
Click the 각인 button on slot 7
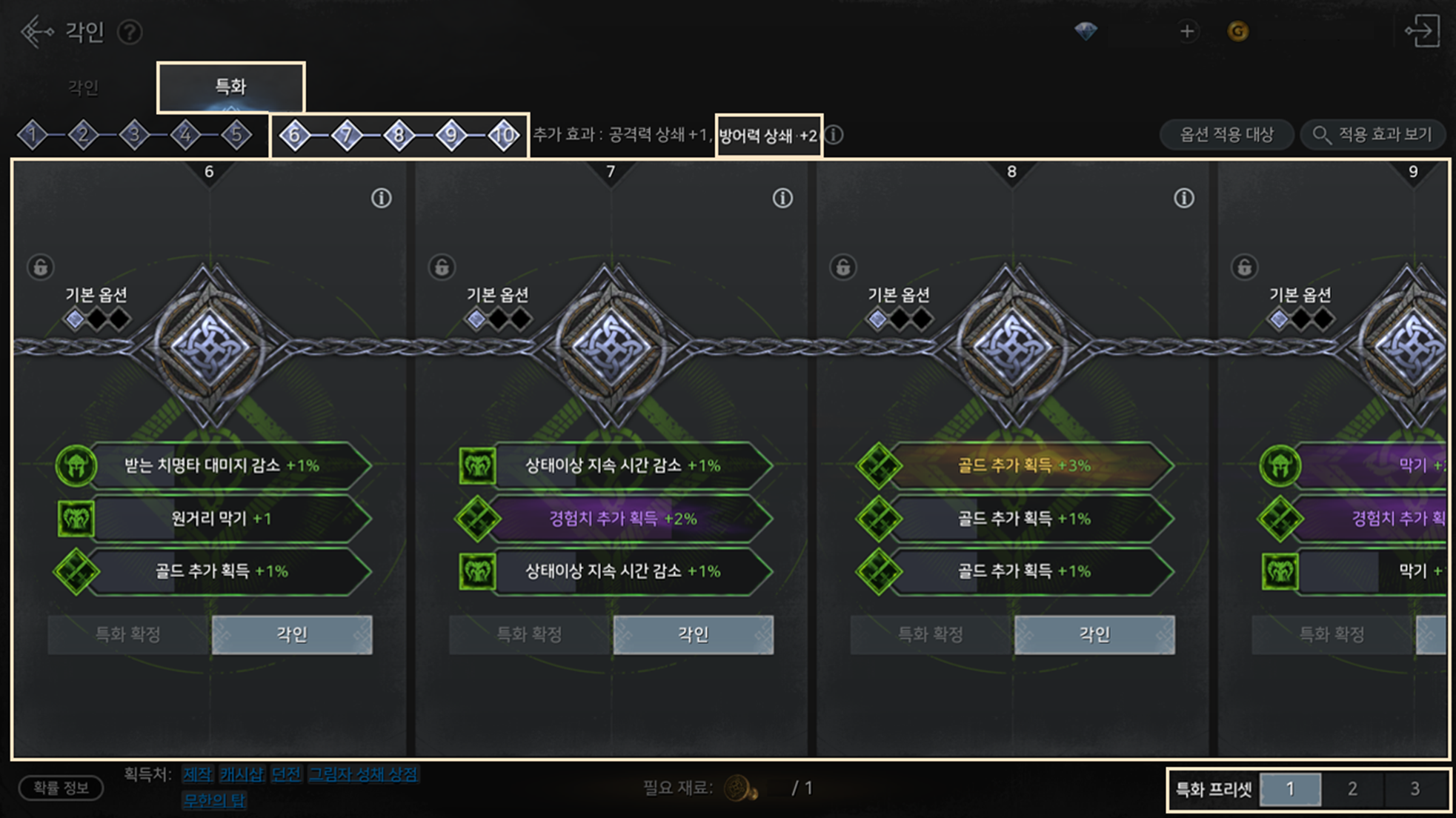pos(693,634)
